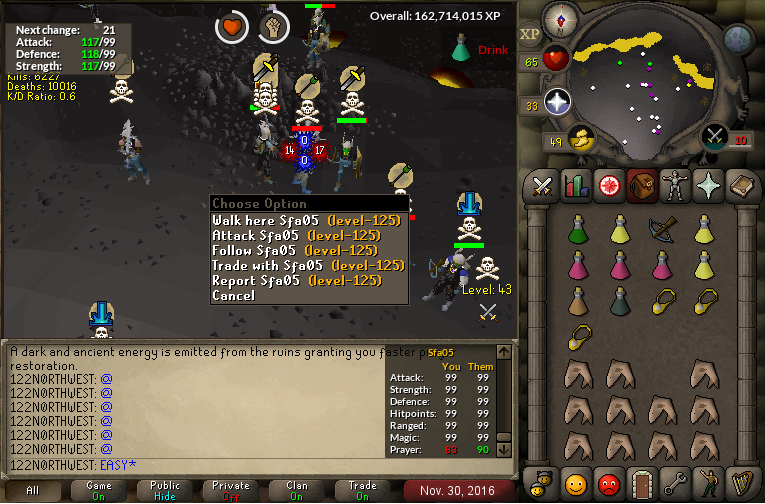
Task: Select Trade with Sfa05
Action: 305,266
